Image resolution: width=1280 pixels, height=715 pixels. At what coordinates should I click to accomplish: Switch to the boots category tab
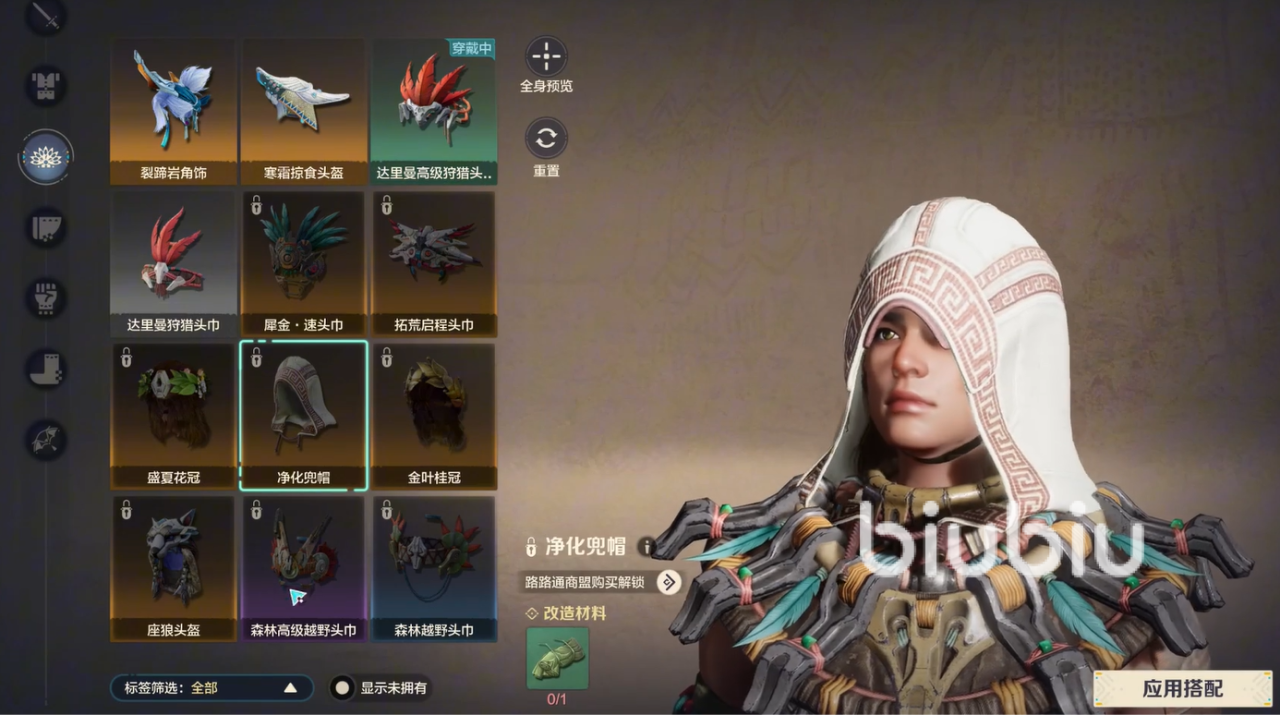[x=46, y=369]
